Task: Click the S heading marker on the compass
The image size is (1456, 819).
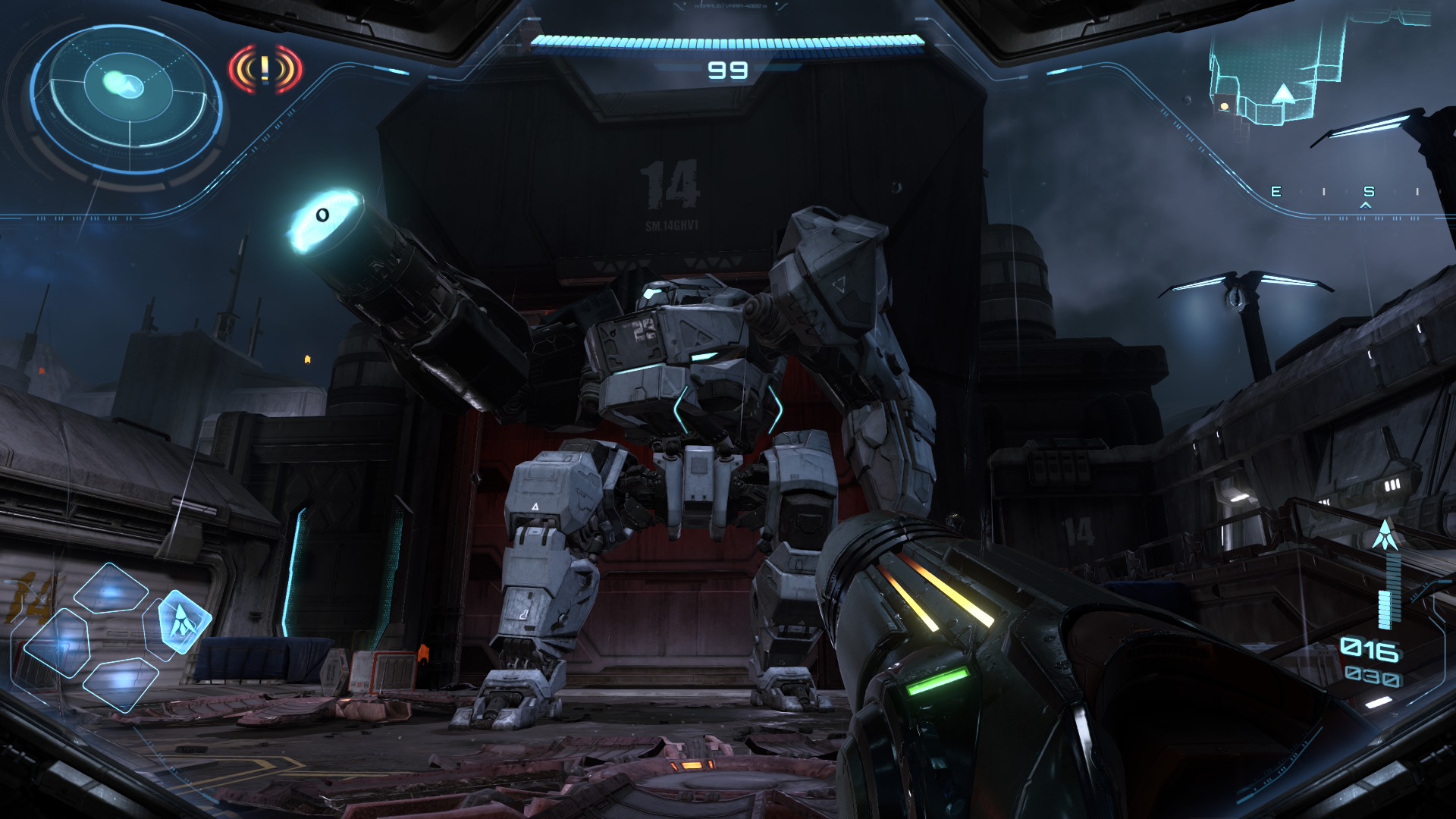Action: coord(1368,192)
